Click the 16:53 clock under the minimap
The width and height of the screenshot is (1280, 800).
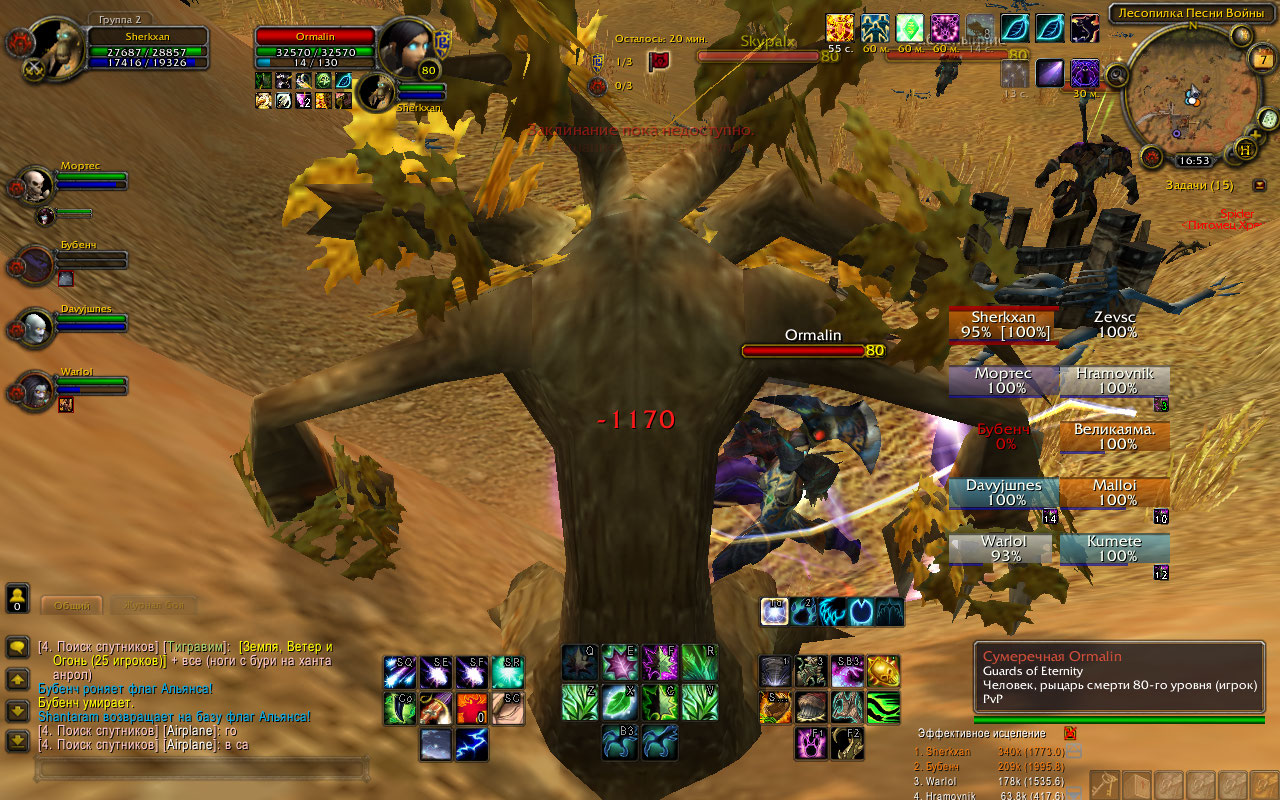pyautogui.click(x=1194, y=160)
